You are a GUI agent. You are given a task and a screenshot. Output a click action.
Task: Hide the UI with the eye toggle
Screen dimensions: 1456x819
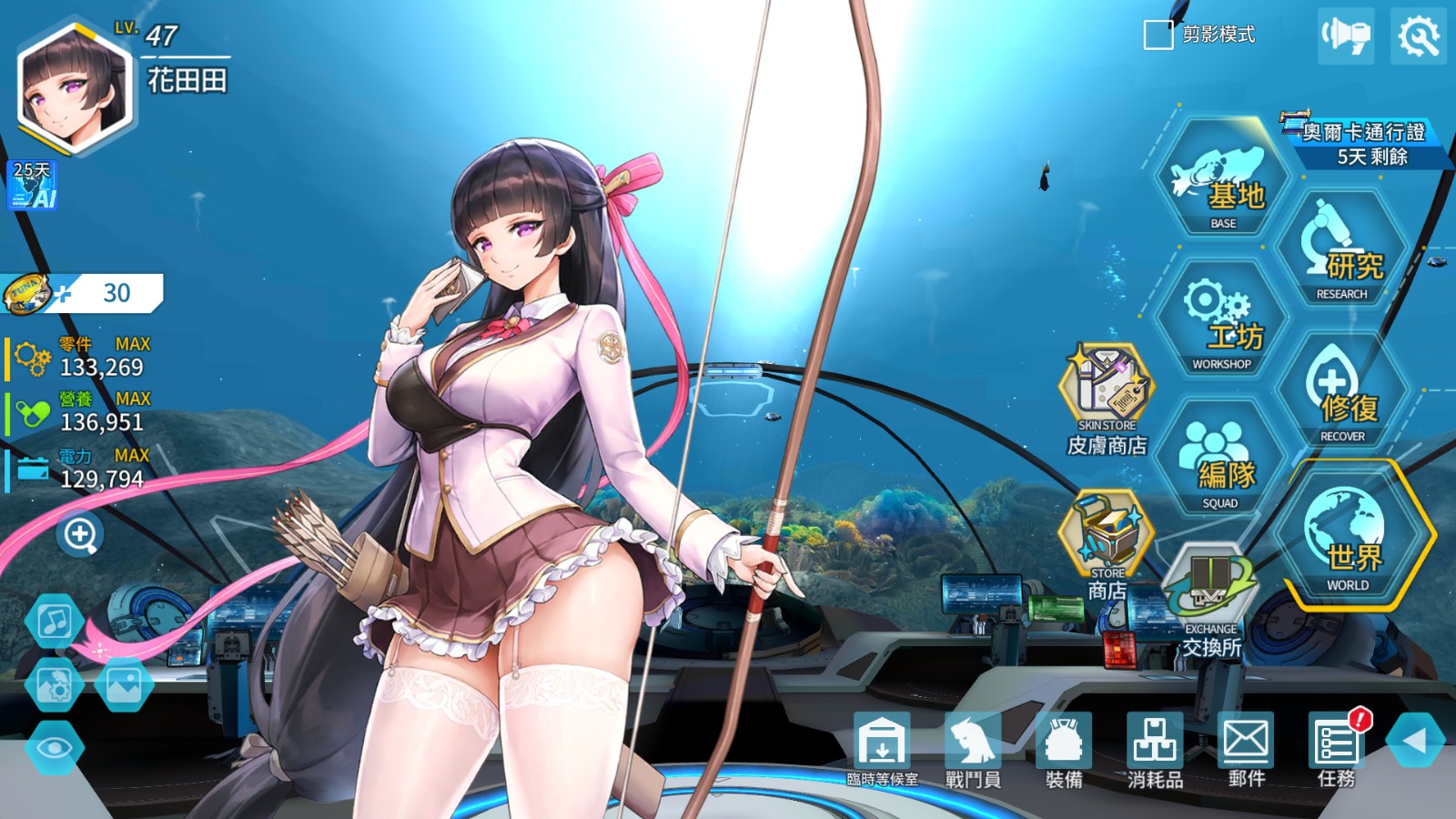55,750
